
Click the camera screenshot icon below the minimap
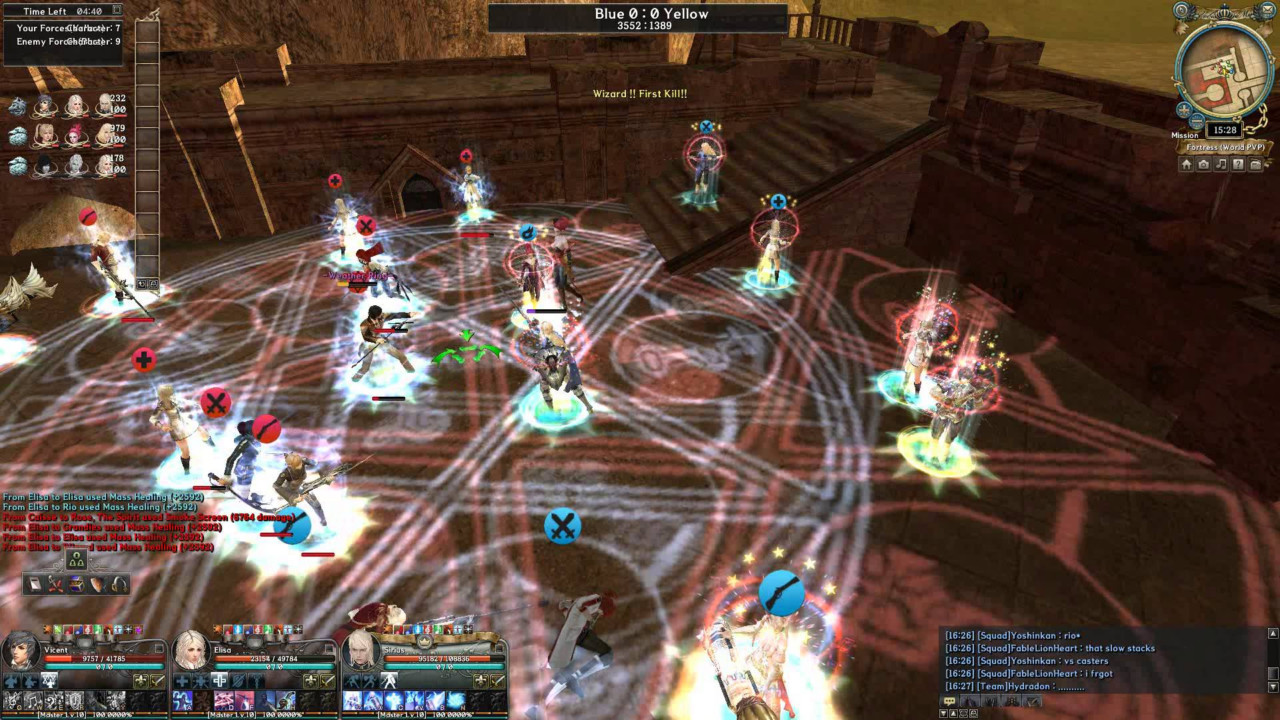(1204, 164)
